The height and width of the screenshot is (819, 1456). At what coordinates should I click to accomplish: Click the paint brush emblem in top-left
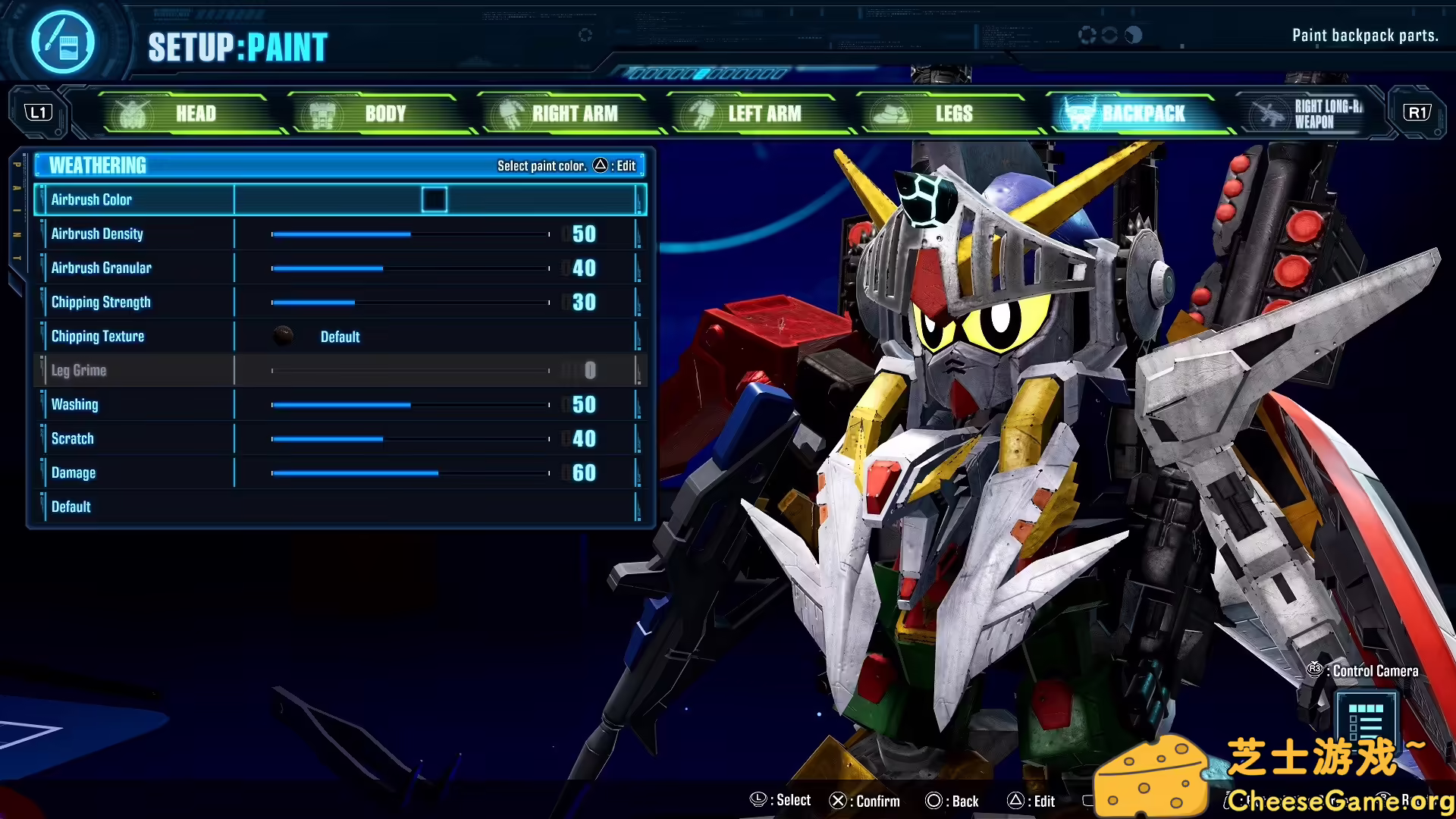(x=62, y=42)
